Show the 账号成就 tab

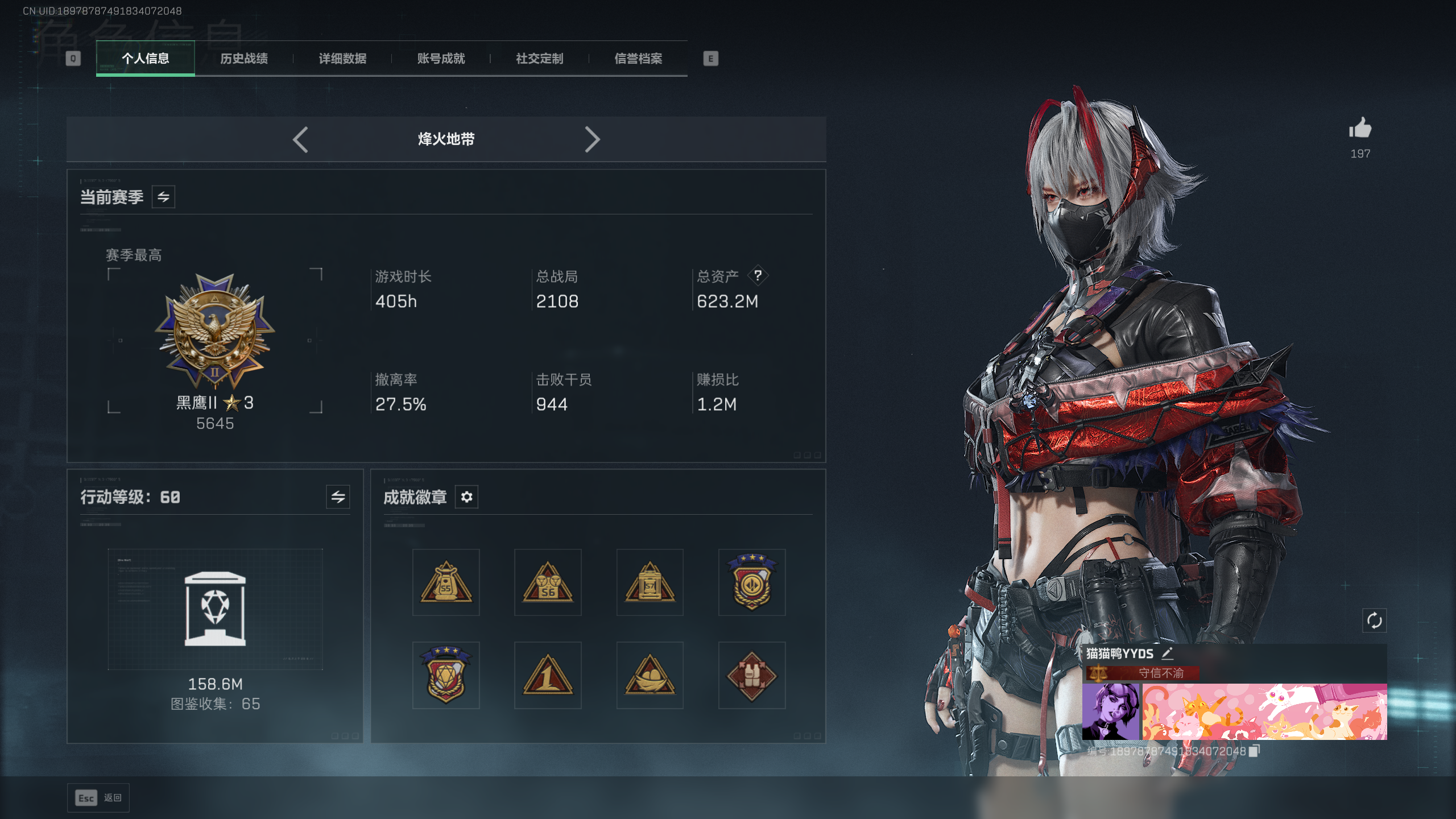click(x=441, y=59)
